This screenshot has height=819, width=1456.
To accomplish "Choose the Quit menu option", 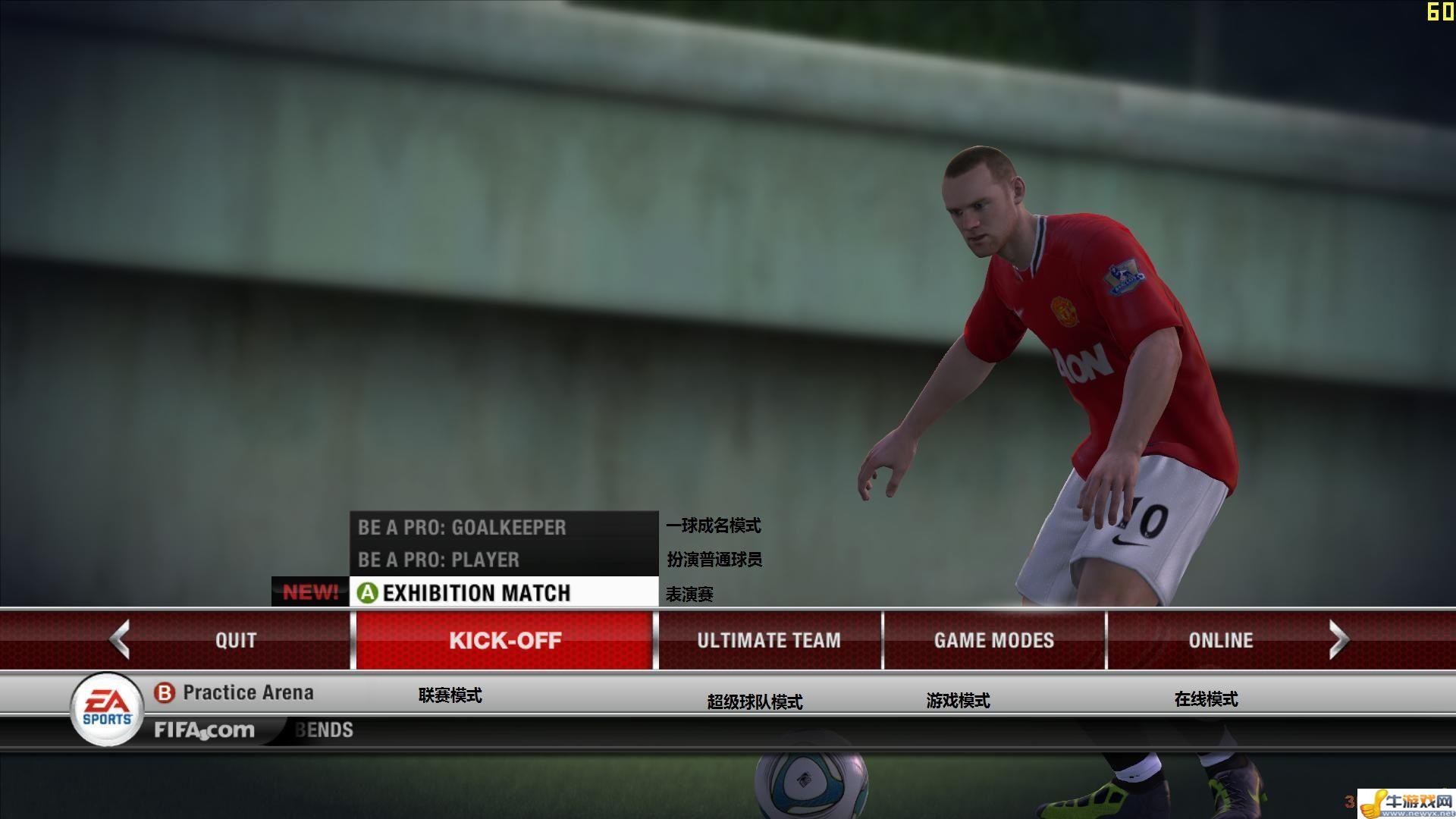I will coord(236,640).
